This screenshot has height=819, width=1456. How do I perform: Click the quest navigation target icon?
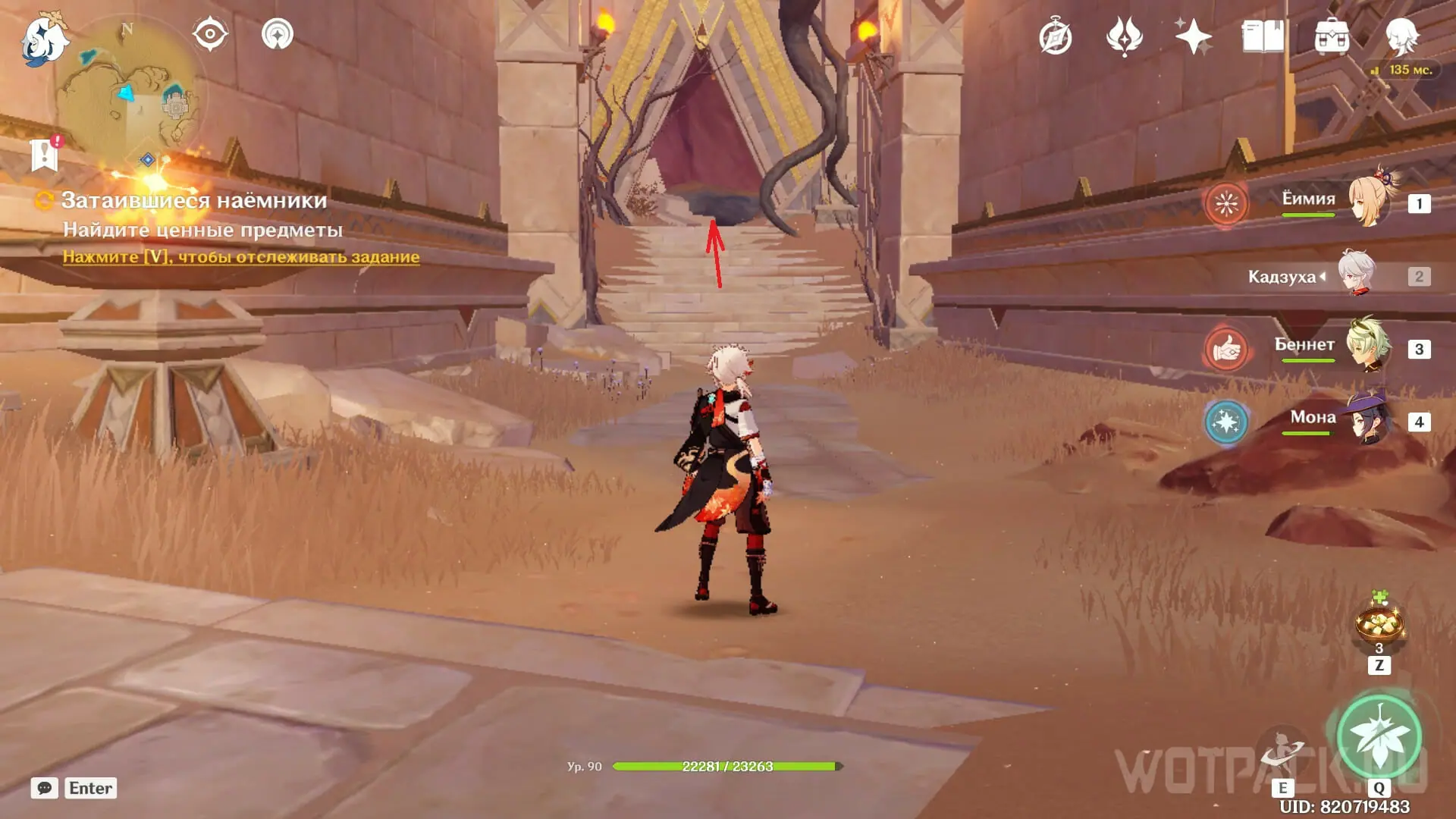point(210,34)
